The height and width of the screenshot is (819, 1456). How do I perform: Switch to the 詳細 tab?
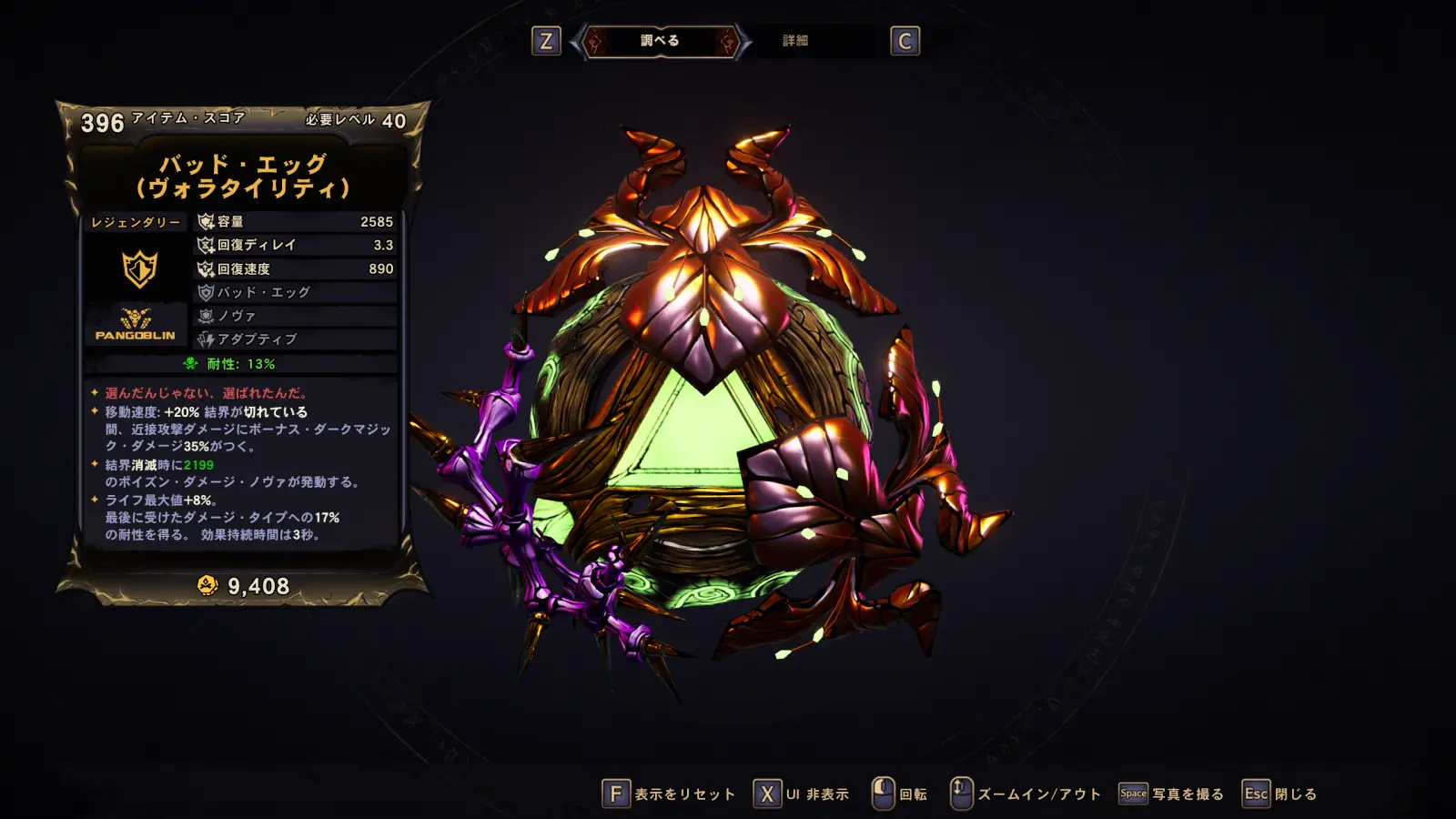coord(795,41)
